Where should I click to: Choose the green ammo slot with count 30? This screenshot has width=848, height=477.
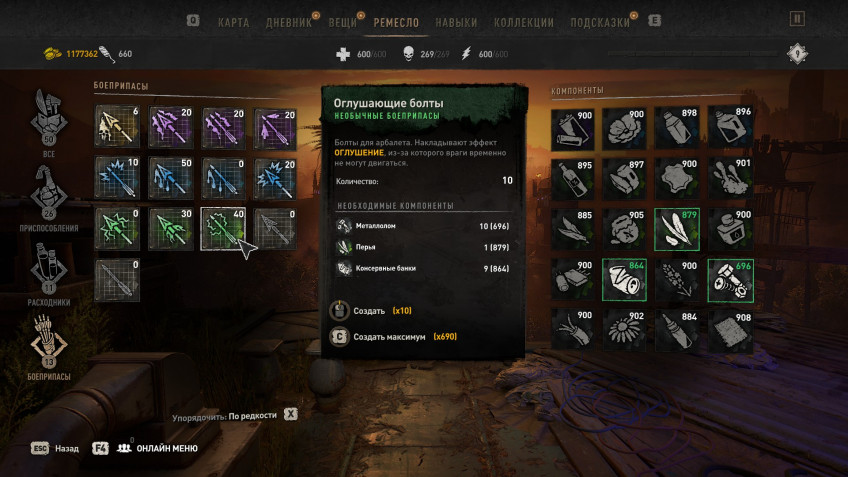tap(172, 229)
